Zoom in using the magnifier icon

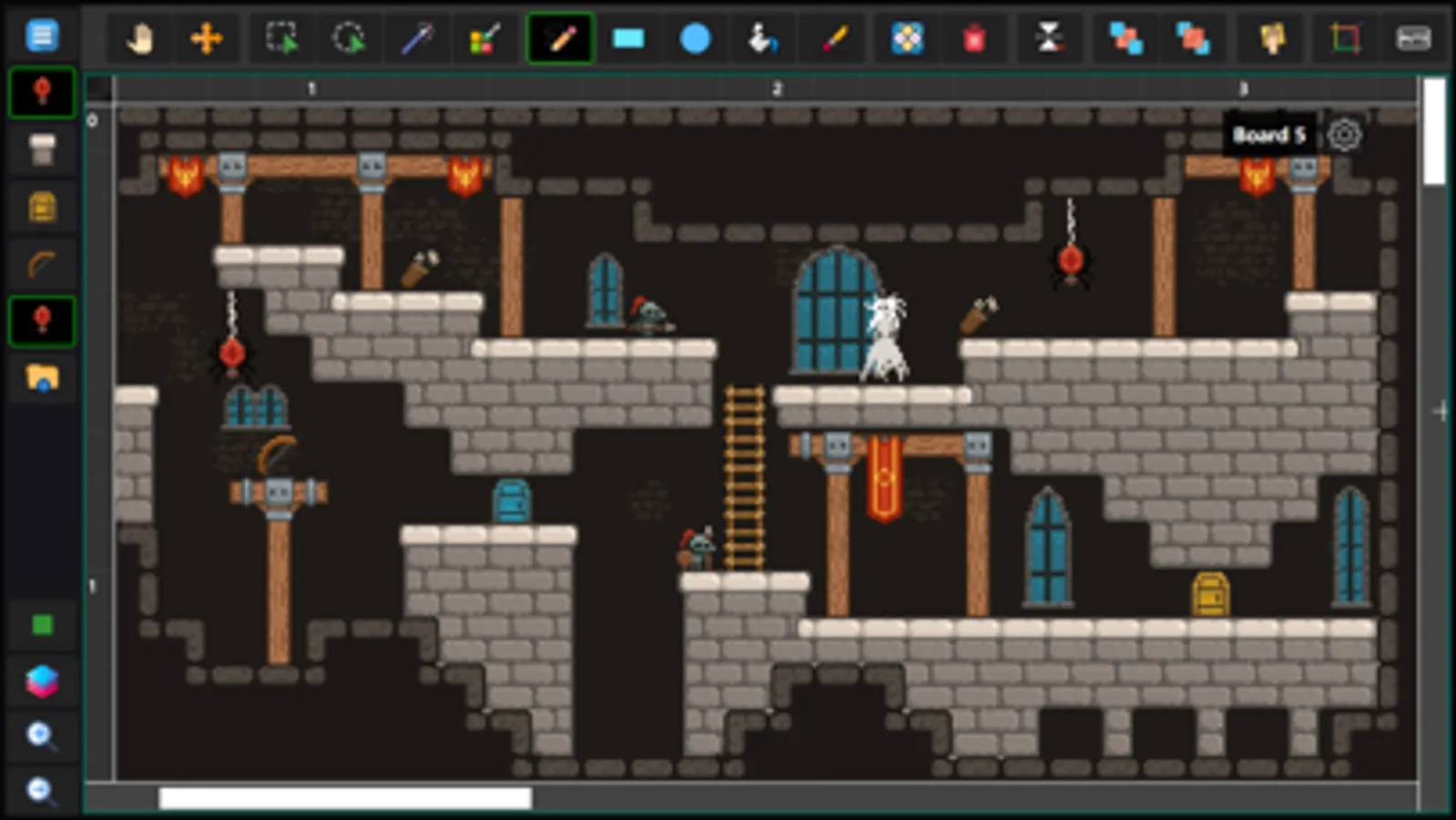click(41, 736)
